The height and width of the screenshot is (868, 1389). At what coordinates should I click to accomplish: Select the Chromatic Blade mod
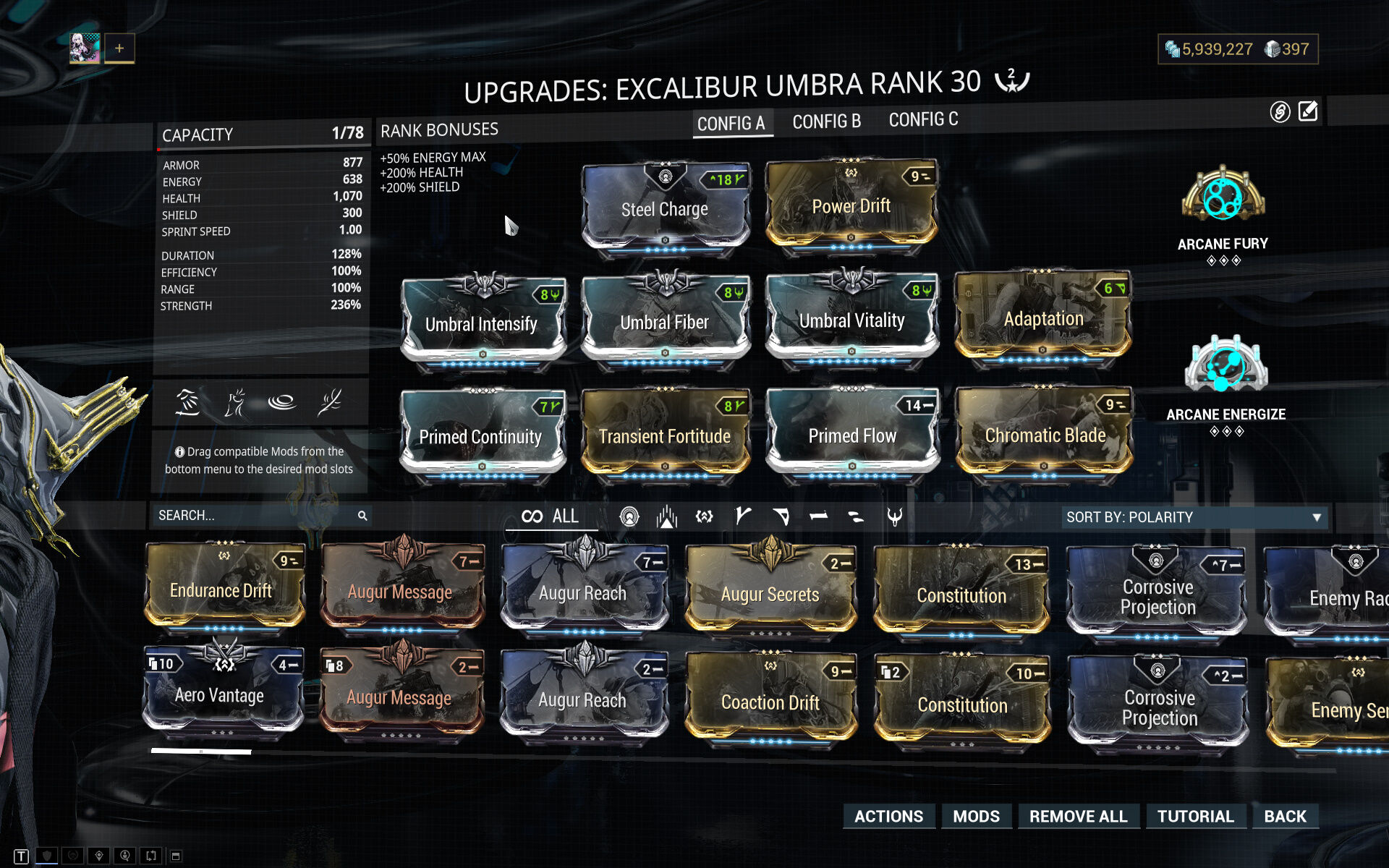point(1044,434)
